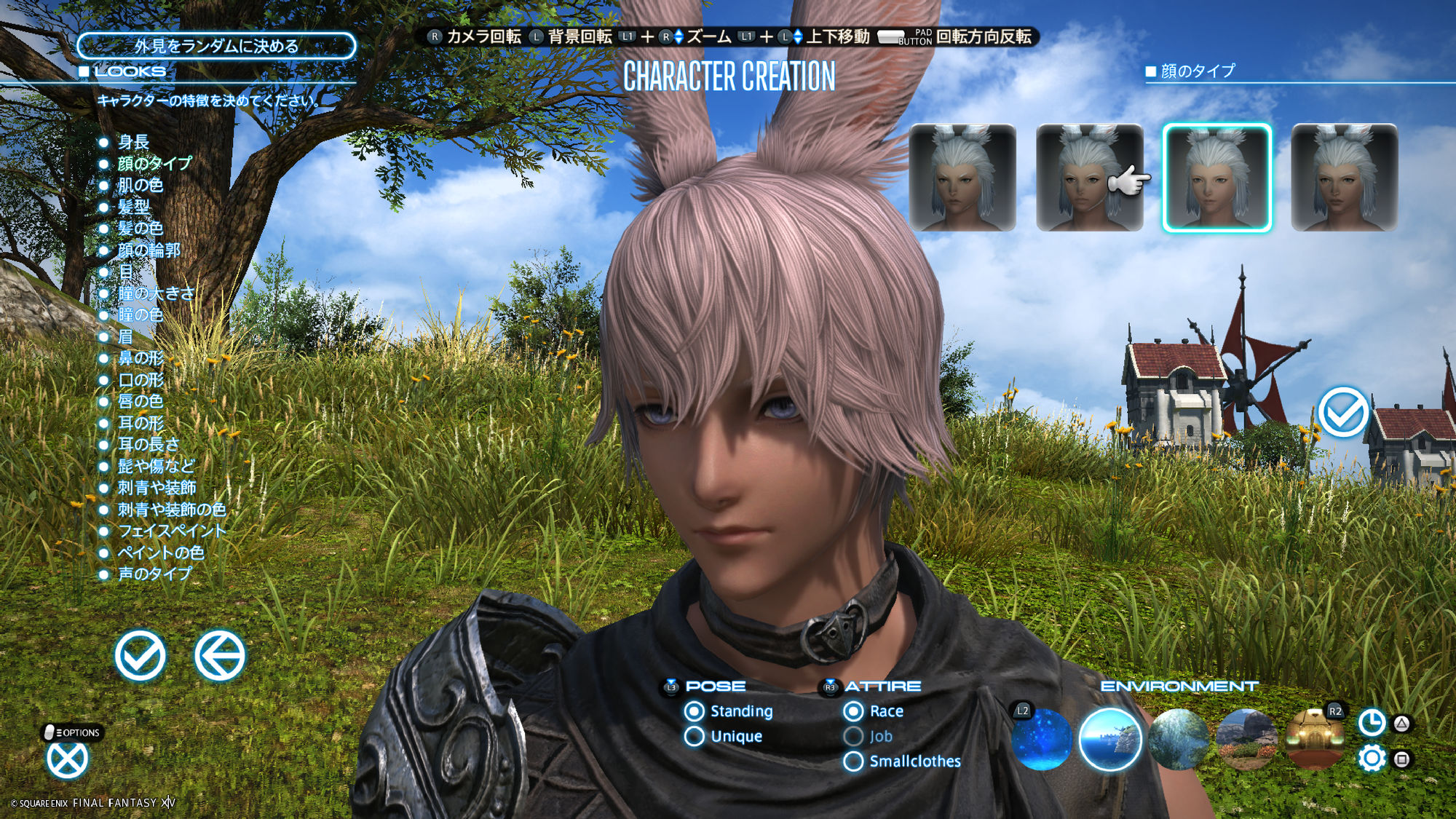Select 身長 in the Looks list
1456x819 pixels.
pos(133,142)
